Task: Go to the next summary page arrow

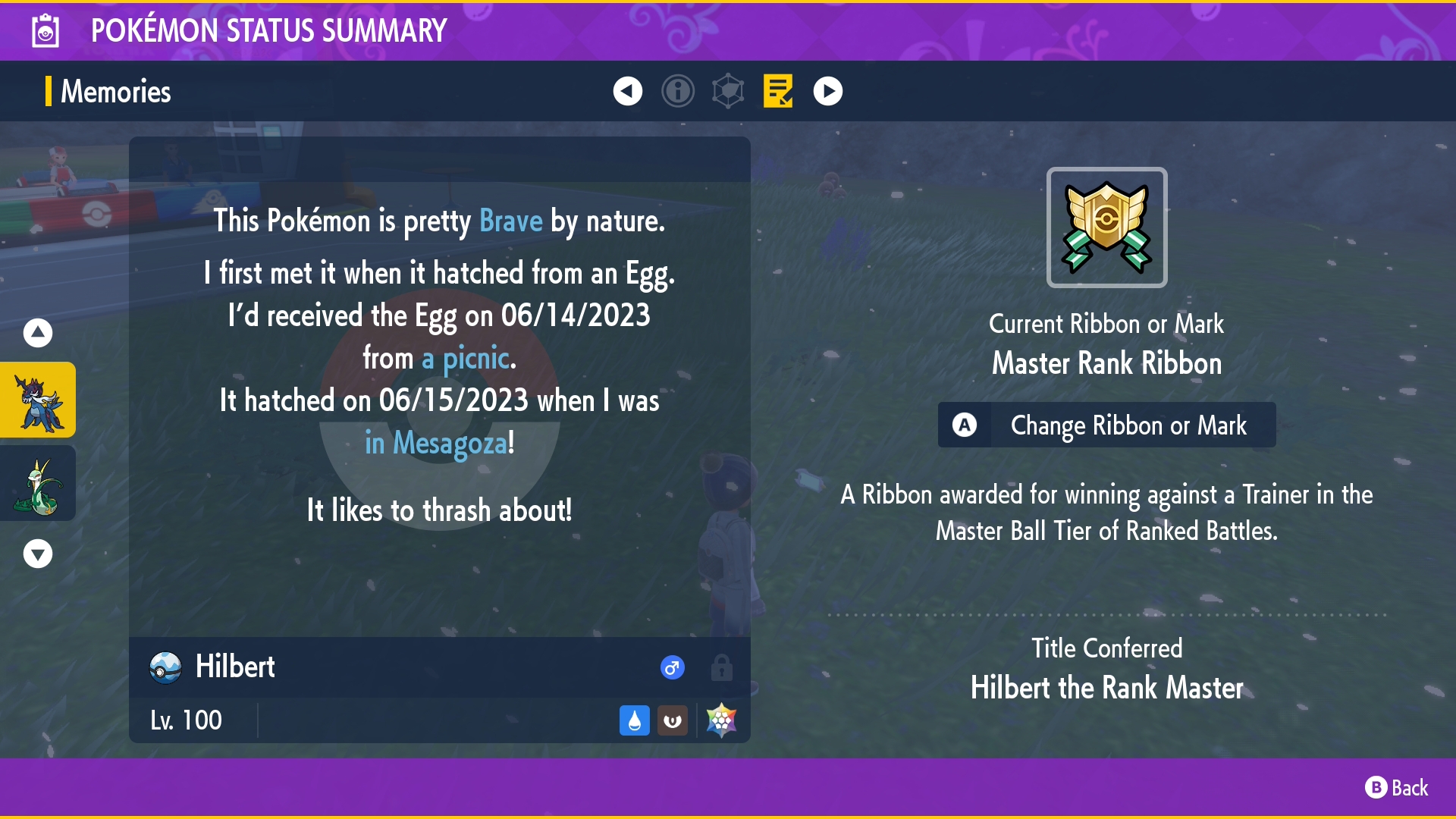Action: click(828, 91)
